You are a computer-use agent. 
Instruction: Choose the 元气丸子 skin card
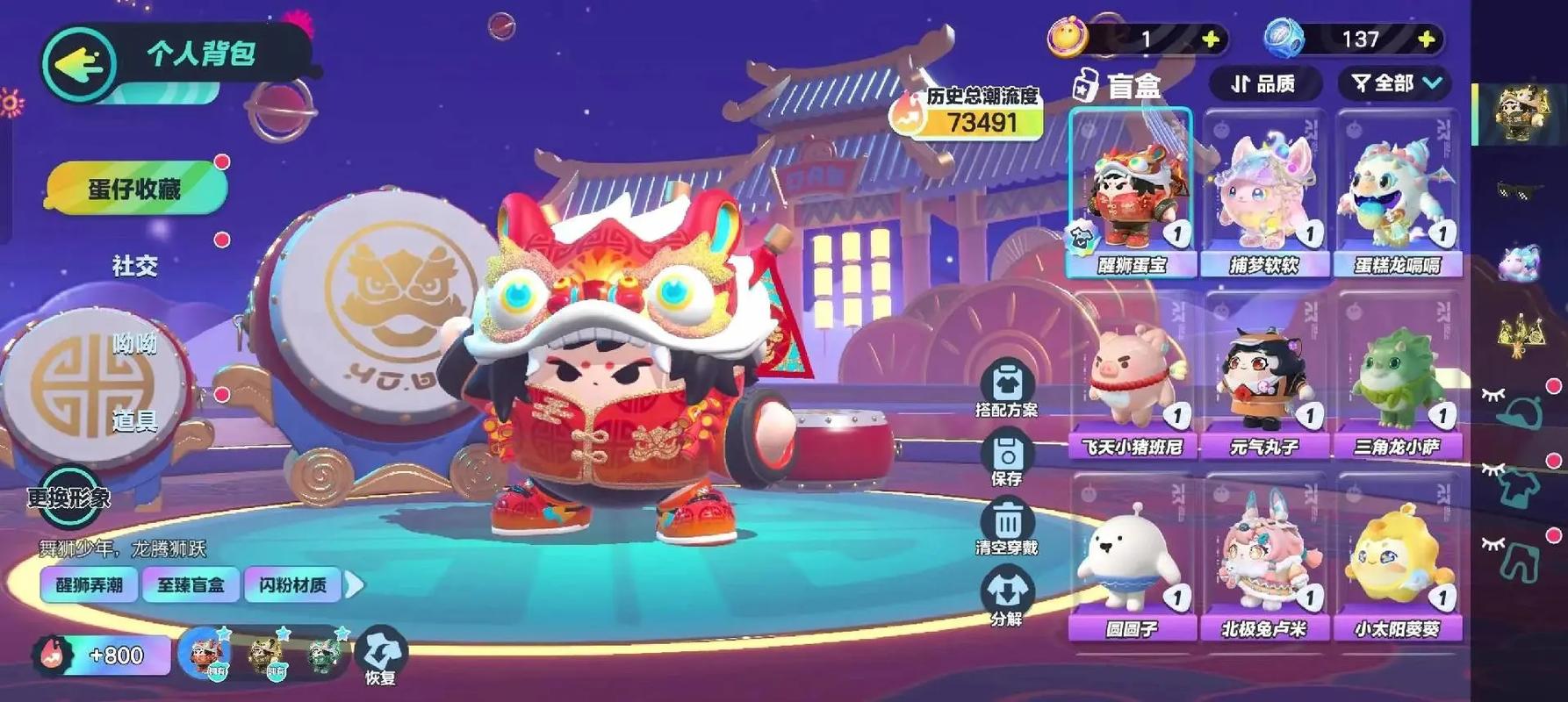tap(1263, 377)
